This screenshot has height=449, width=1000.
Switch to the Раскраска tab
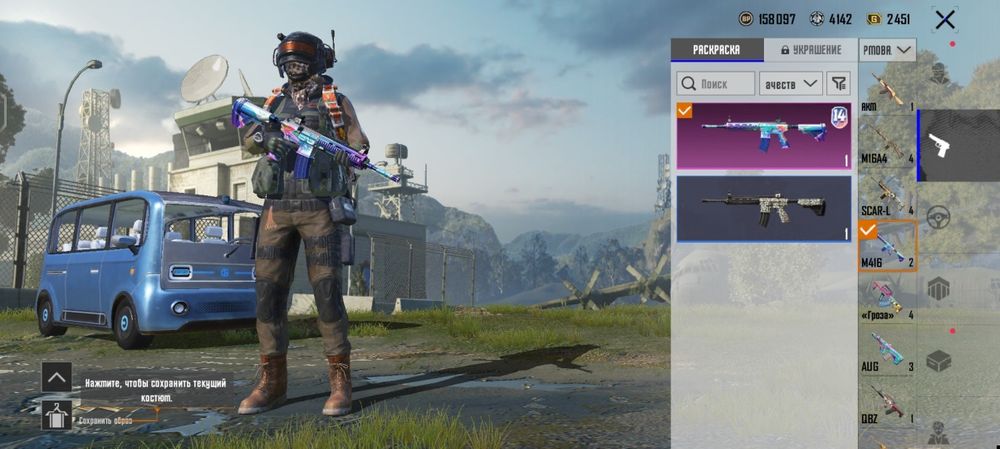click(x=716, y=49)
